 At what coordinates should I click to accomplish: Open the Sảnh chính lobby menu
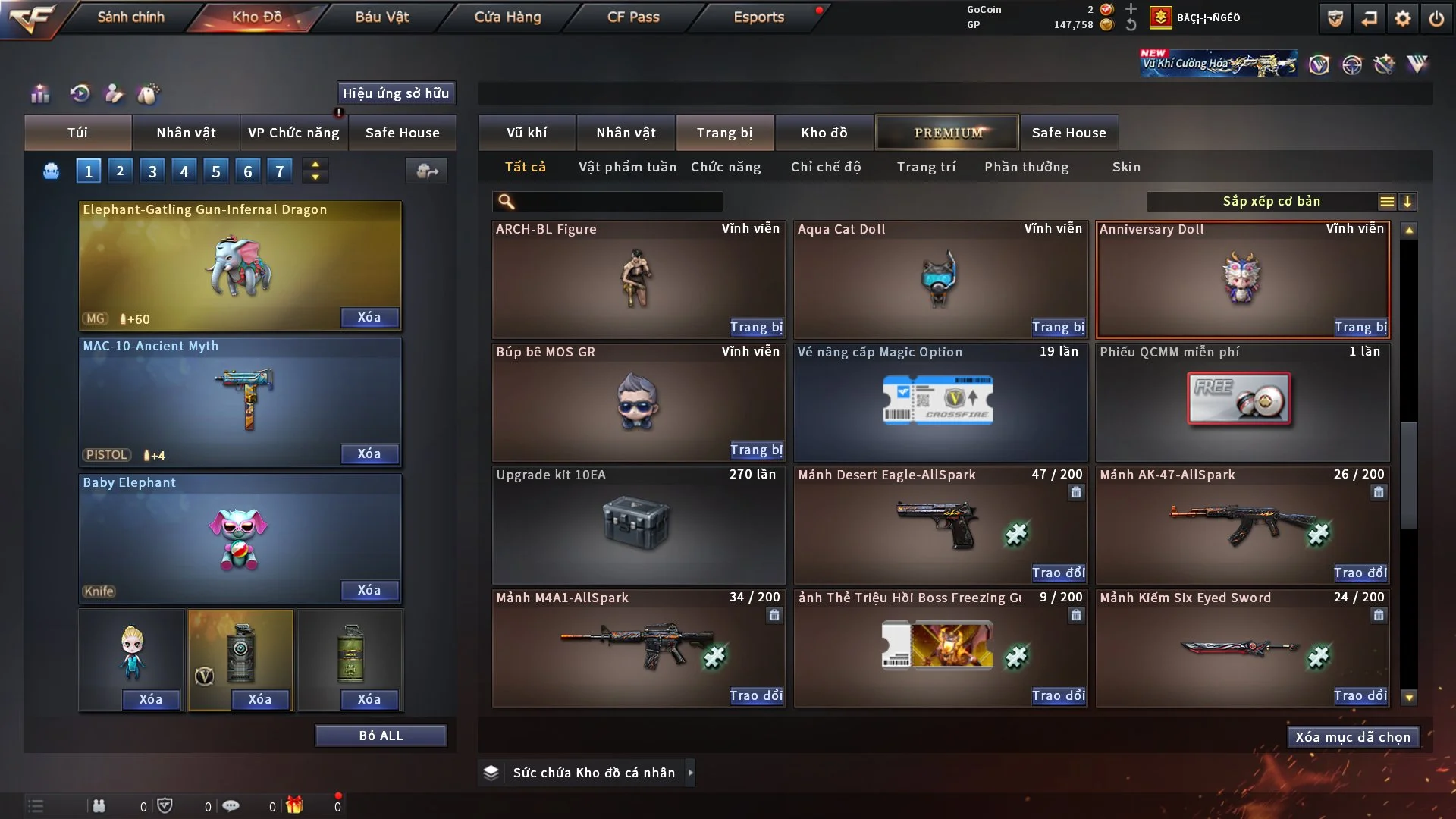[x=130, y=17]
